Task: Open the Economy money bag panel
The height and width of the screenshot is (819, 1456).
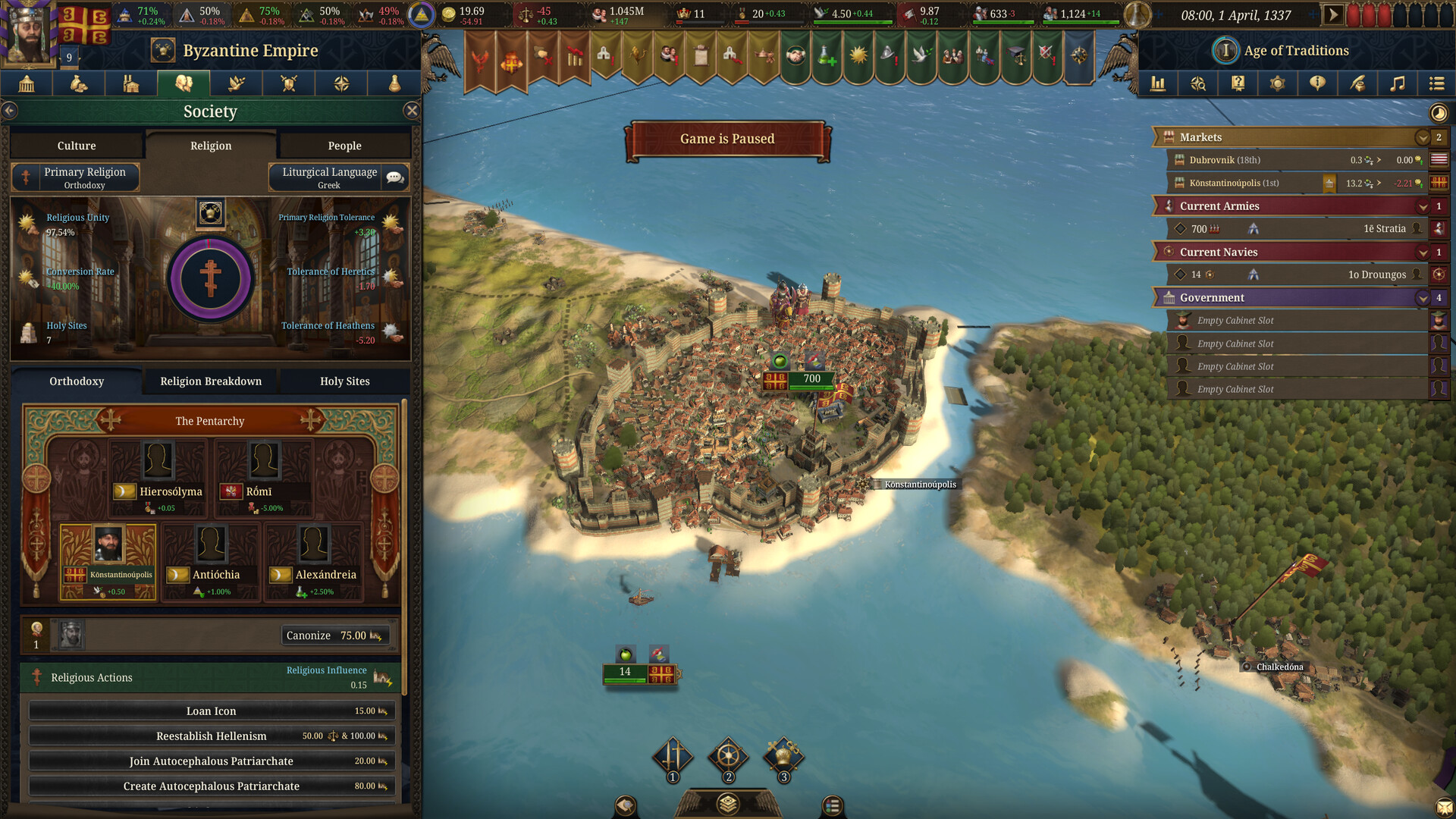Action: click(78, 83)
